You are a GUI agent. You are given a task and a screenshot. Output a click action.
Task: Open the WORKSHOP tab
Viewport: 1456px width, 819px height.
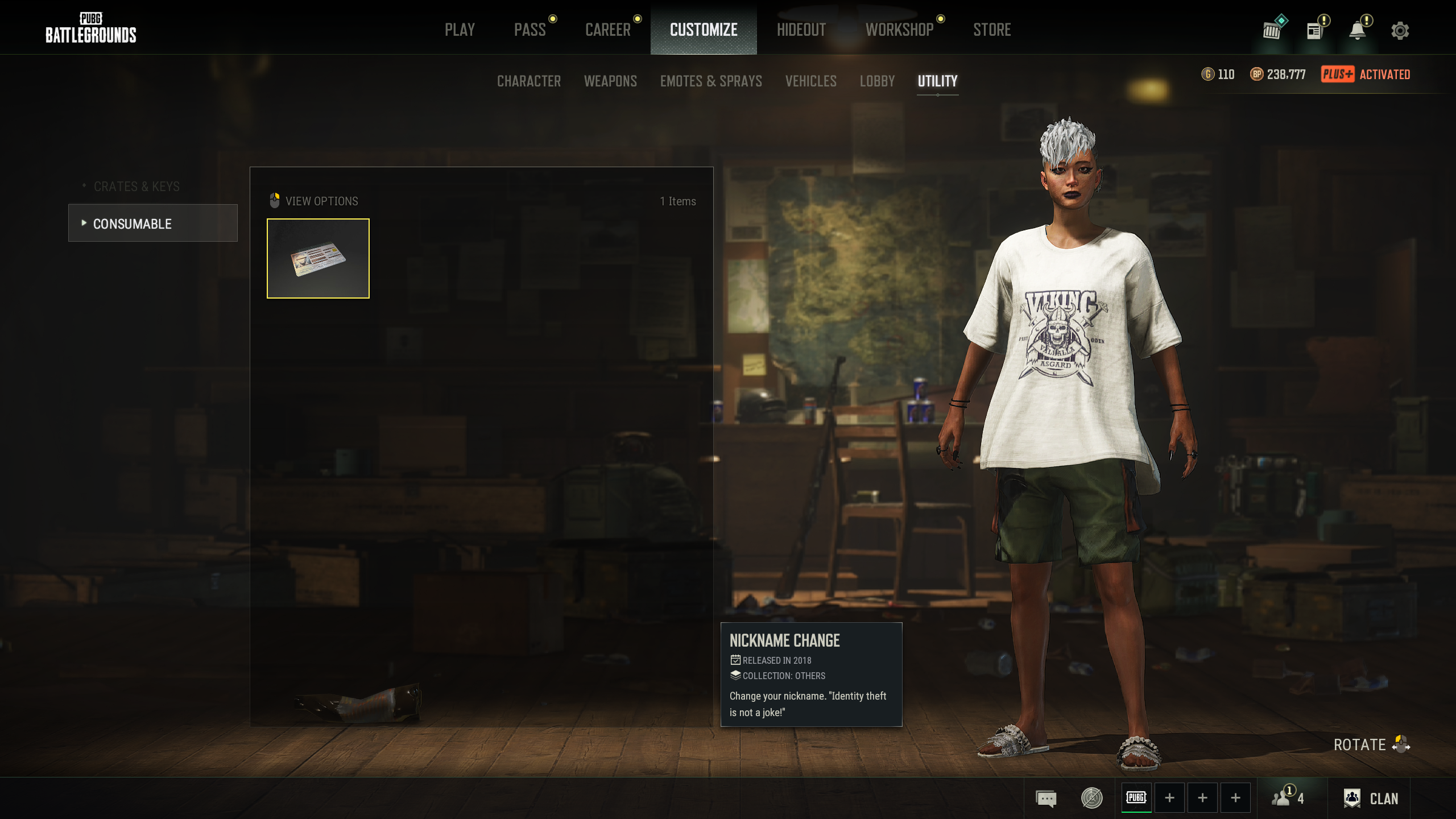tap(899, 30)
